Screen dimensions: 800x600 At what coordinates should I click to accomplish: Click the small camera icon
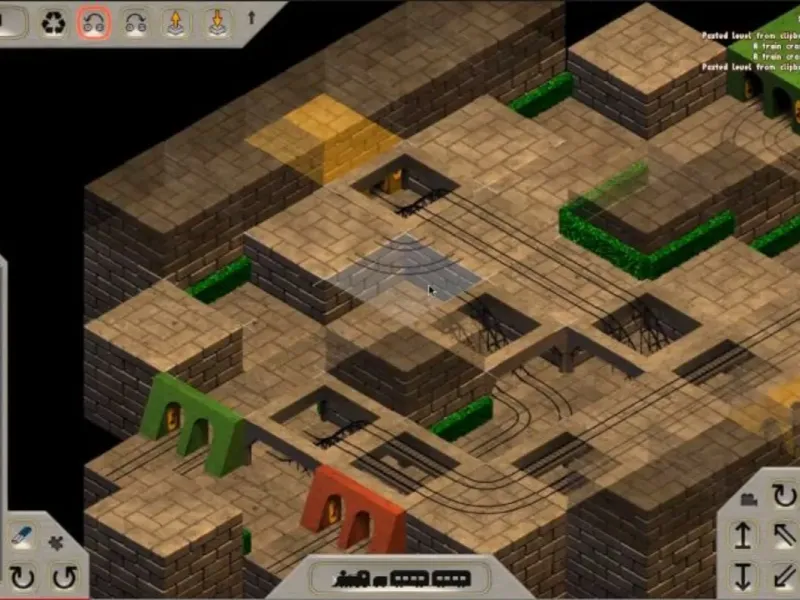748,497
